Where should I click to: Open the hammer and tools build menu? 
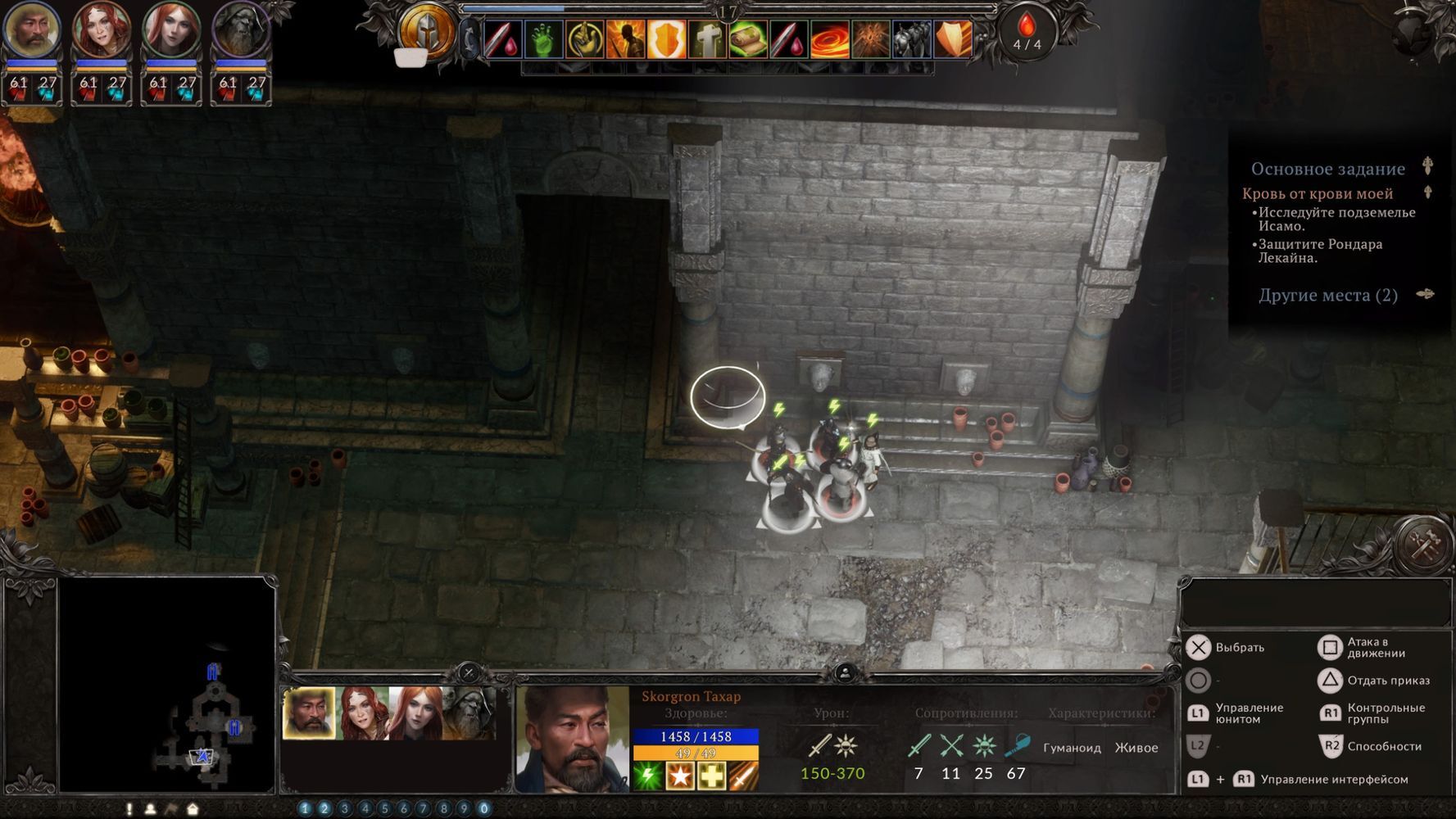pyautogui.click(x=1424, y=543)
